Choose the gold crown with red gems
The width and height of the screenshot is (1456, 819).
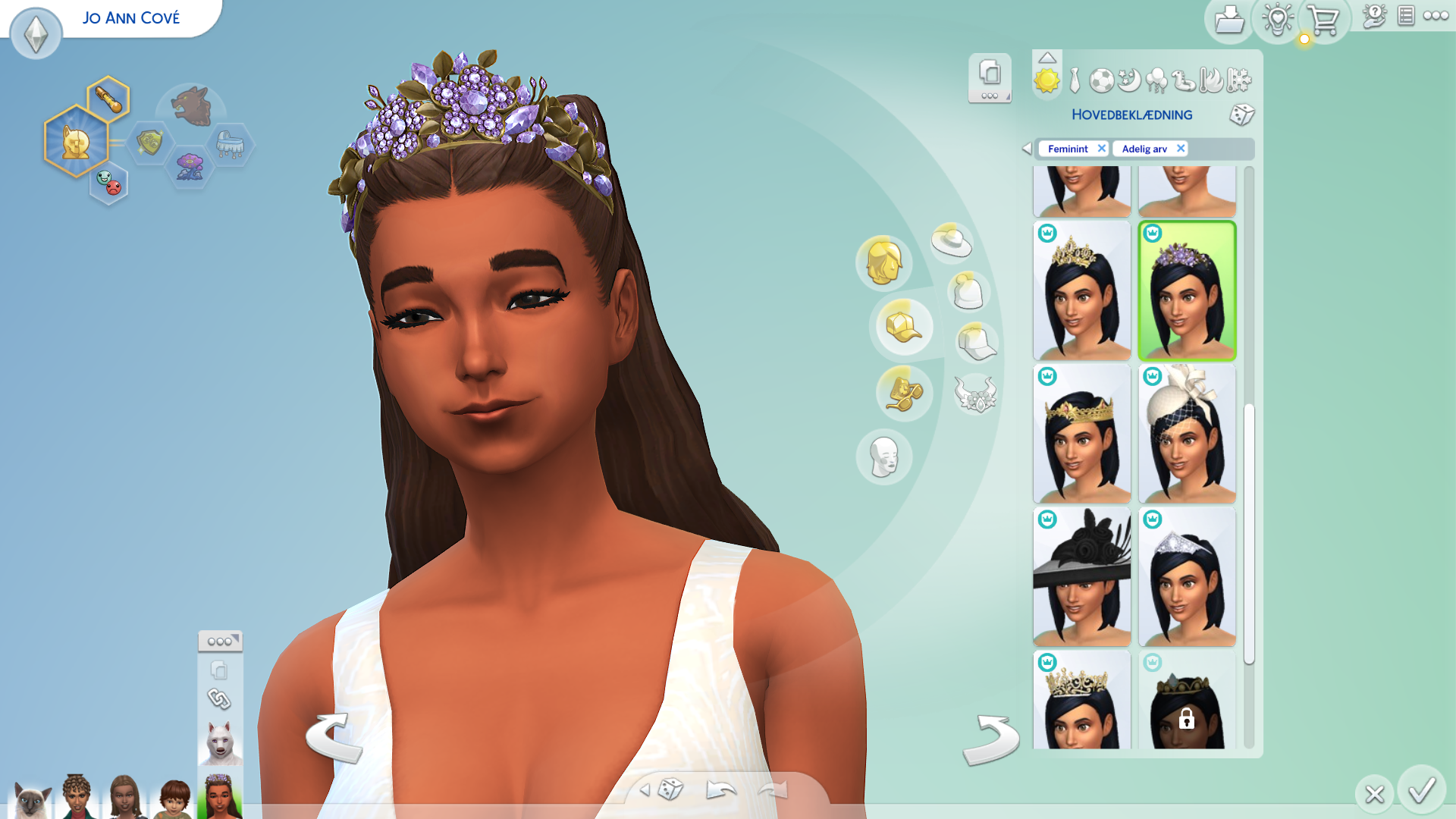(1081, 434)
